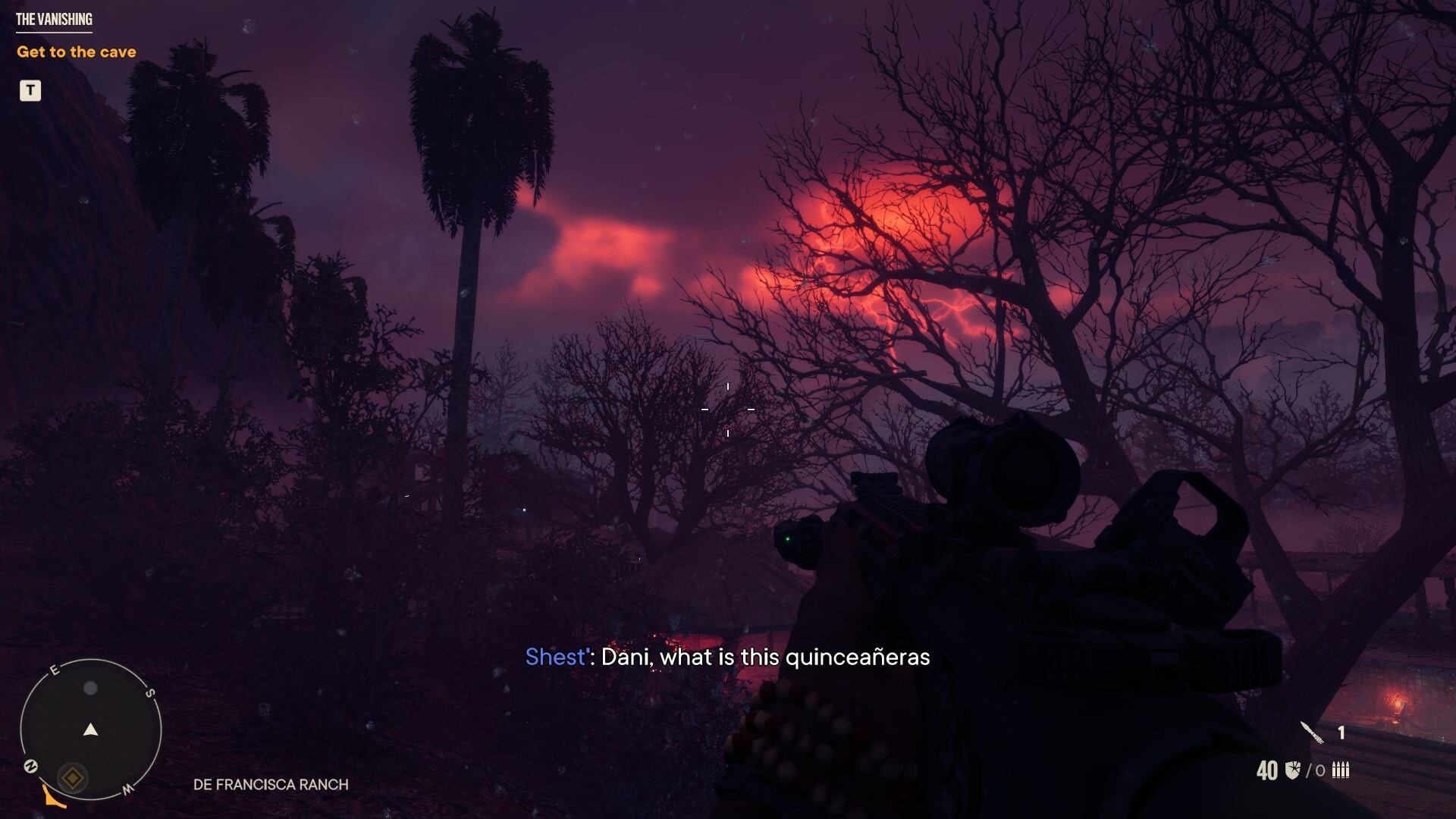
Task: Click the grenade shield icon beside ammo count
Action: [1293, 770]
